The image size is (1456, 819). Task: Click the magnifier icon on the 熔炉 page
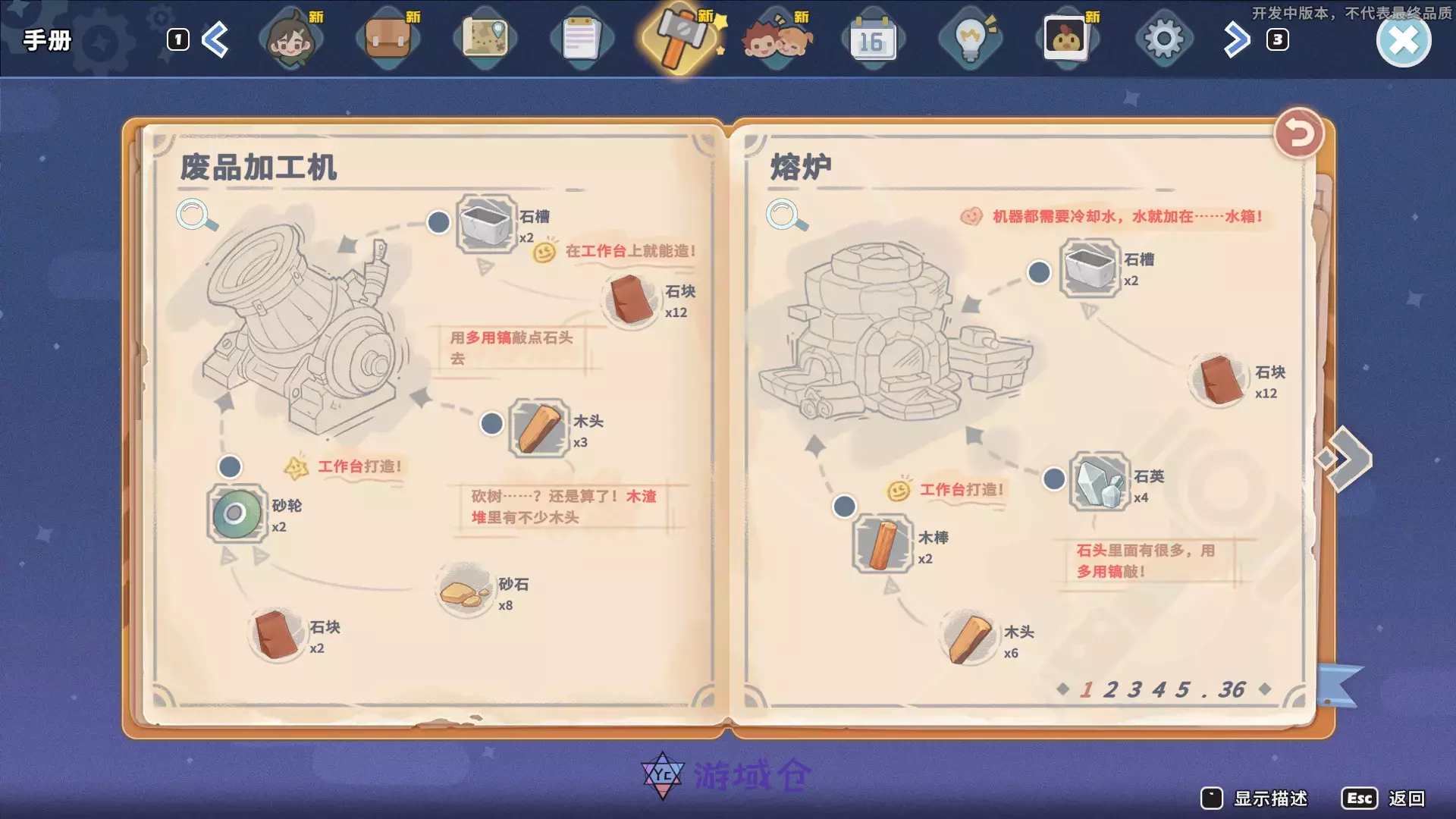(781, 215)
